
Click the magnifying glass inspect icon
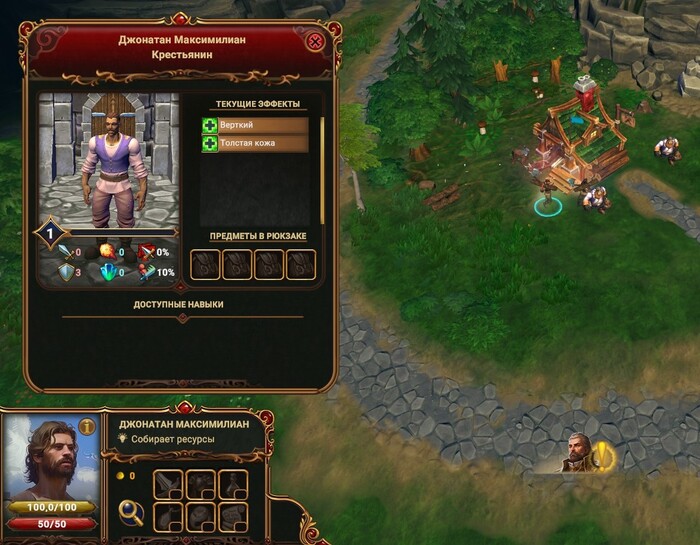pos(130,513)
